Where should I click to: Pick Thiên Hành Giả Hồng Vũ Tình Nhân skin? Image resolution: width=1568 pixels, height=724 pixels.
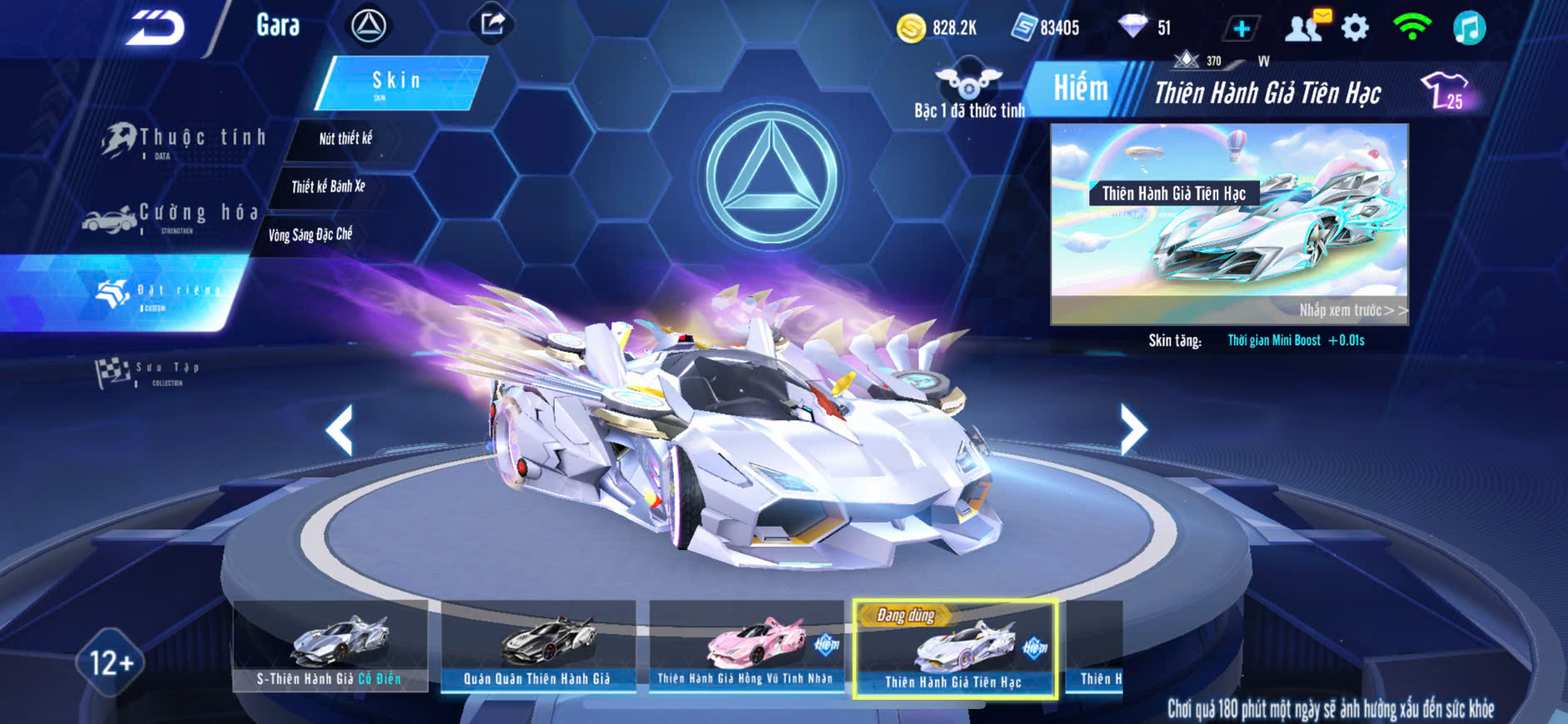tap(746, 646)
